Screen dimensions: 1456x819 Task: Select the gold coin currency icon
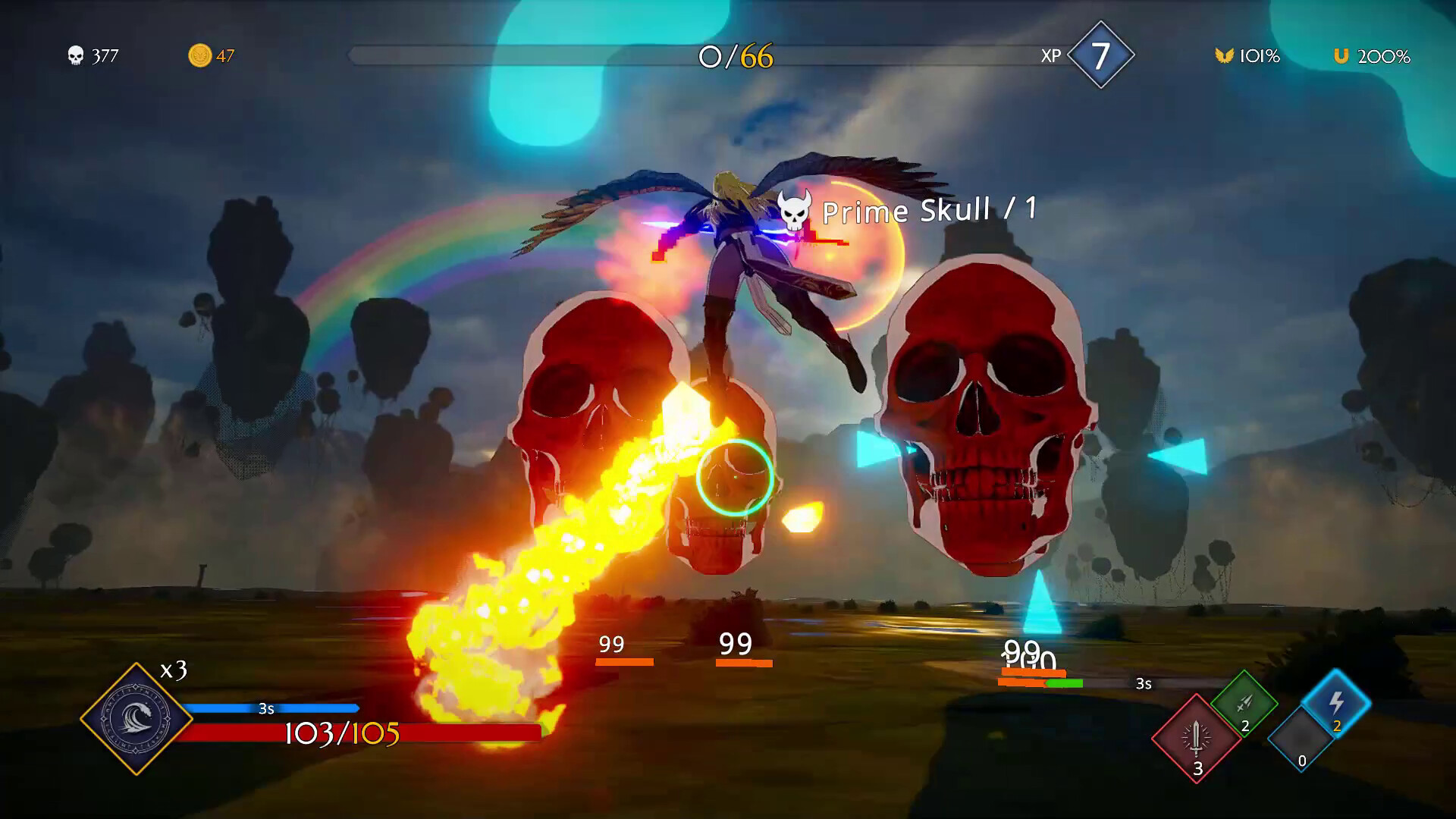199,55
